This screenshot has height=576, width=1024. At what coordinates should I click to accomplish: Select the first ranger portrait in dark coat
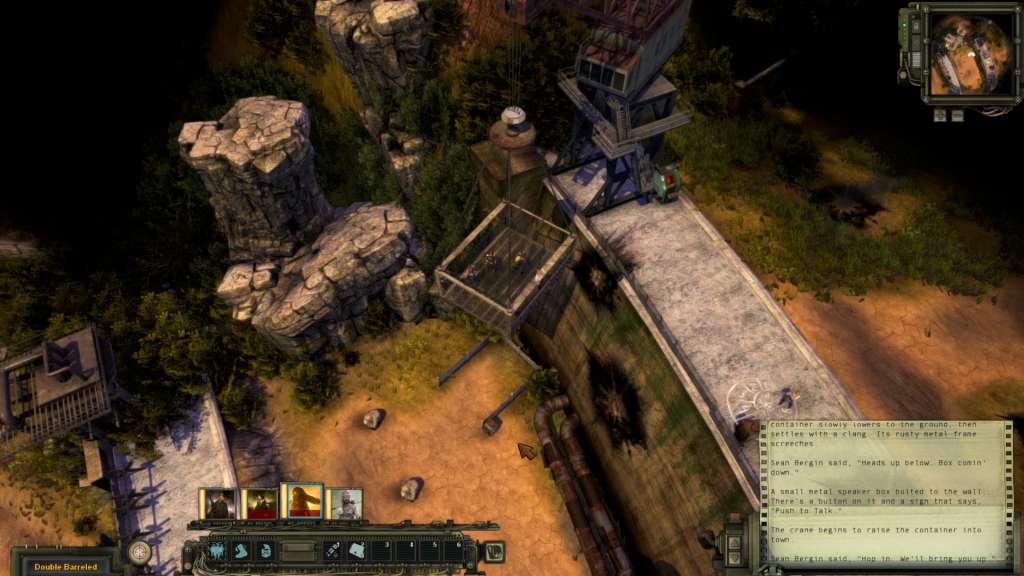[x=218, y=503]
